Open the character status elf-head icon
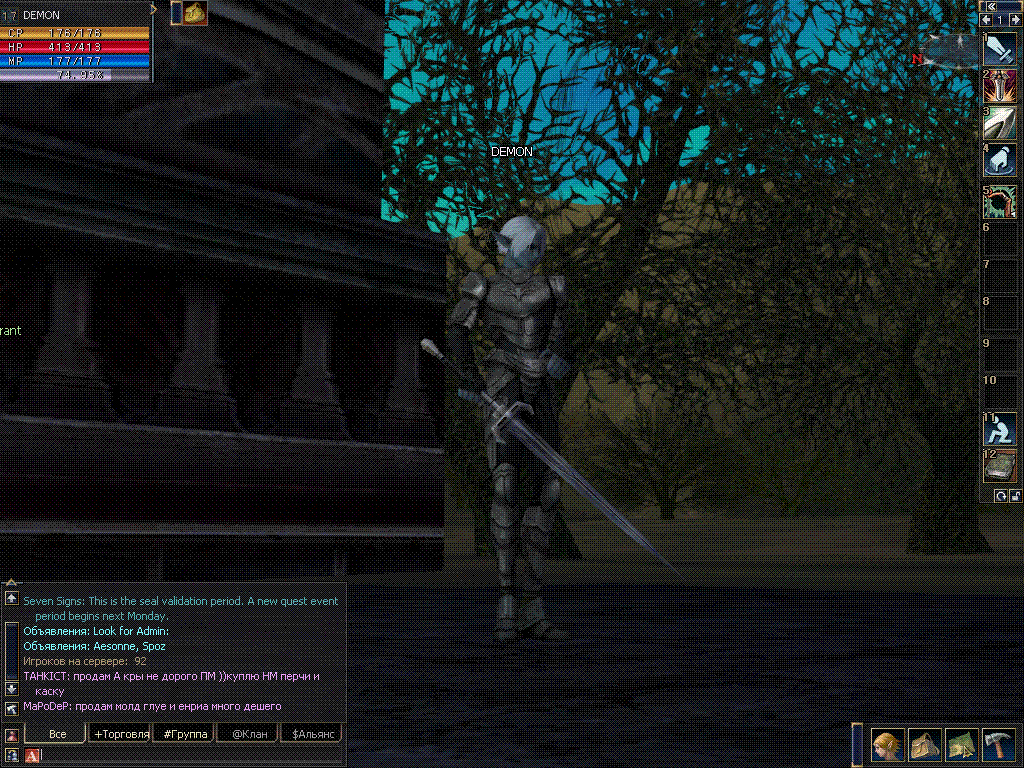Image resolution: width=1024 pixels, height=768 pixels. click(x=887, y=745)
